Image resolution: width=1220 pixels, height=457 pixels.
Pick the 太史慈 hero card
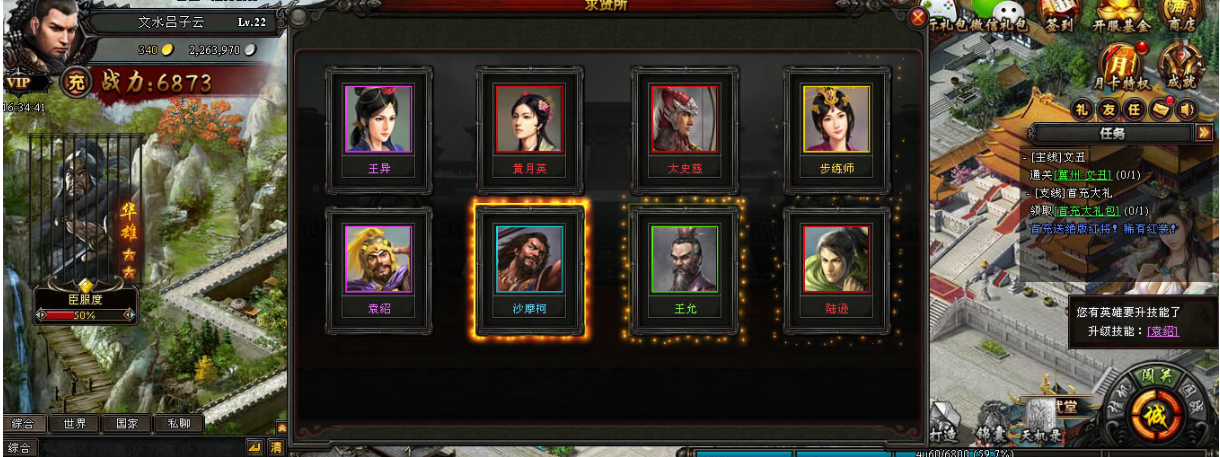684,129
